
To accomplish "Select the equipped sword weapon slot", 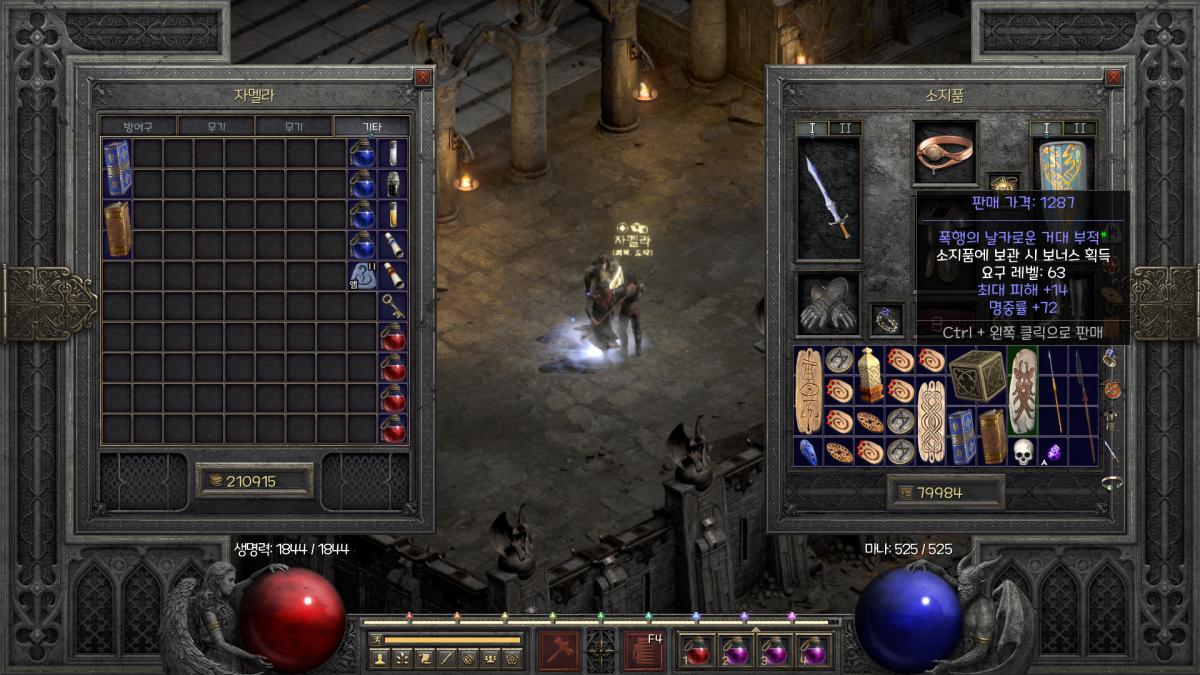I will (829, 197).
